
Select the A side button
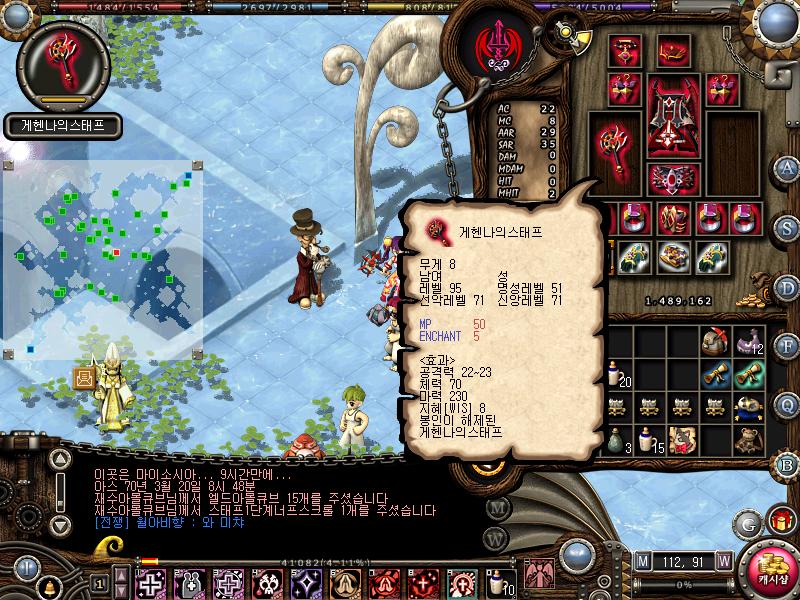click(788, 168)
